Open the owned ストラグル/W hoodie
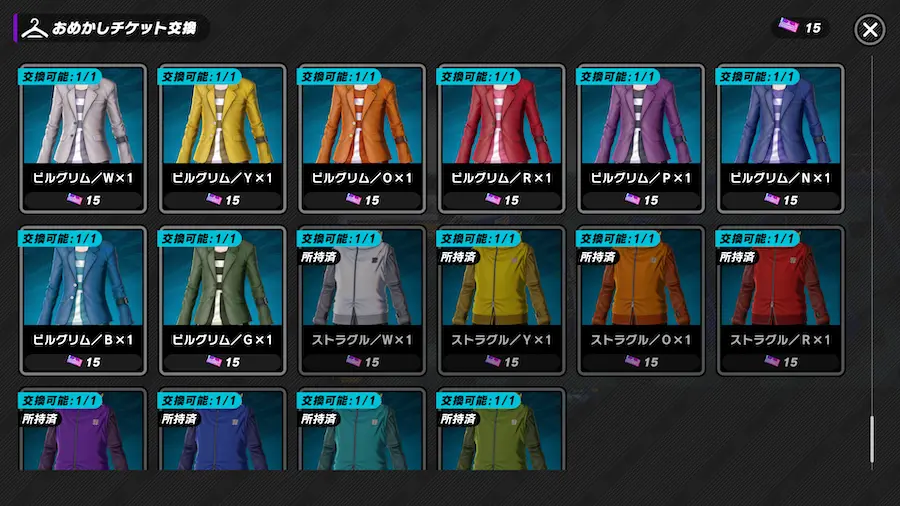 coord(363,300)
